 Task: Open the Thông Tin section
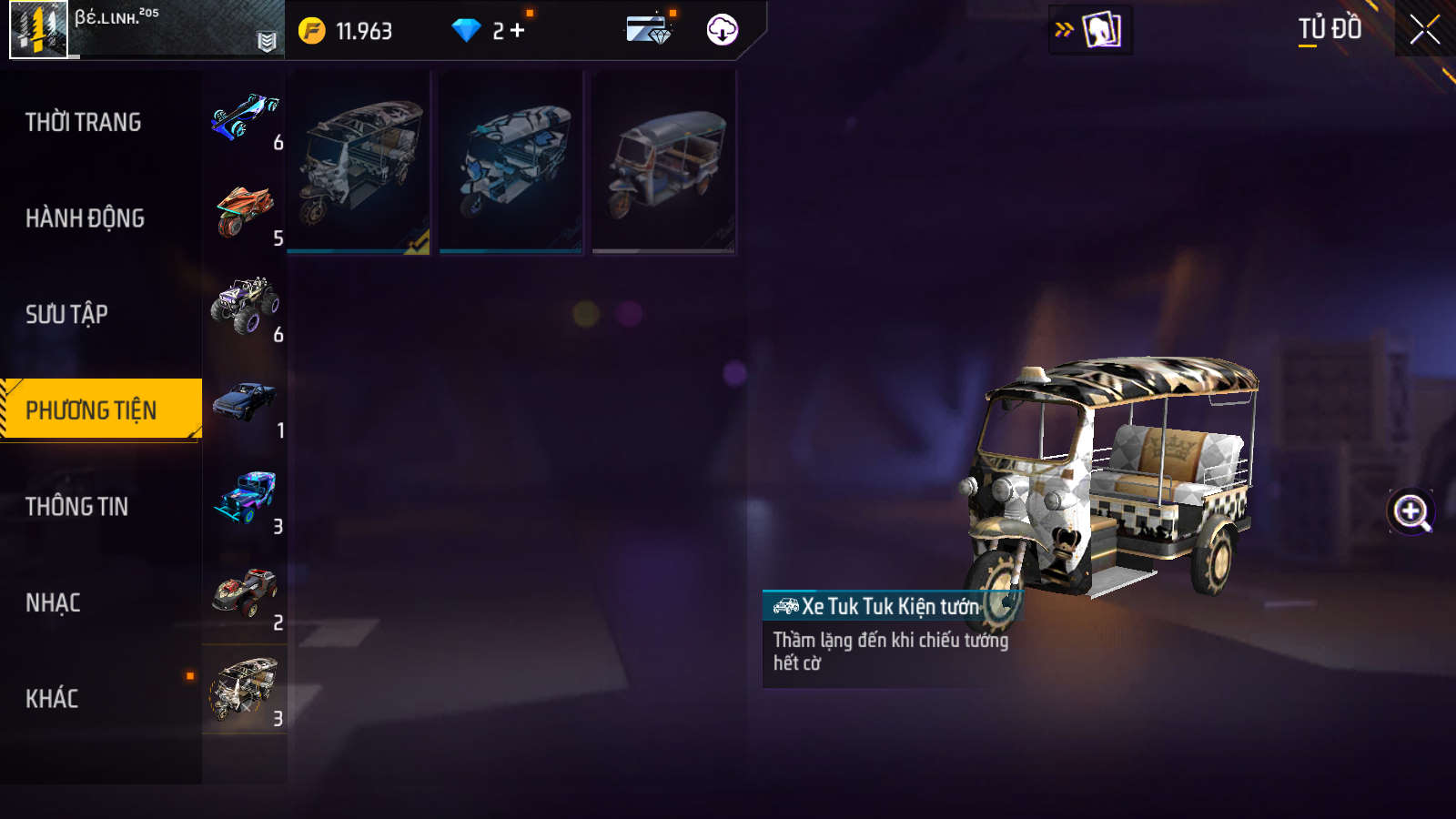[76, 507]
